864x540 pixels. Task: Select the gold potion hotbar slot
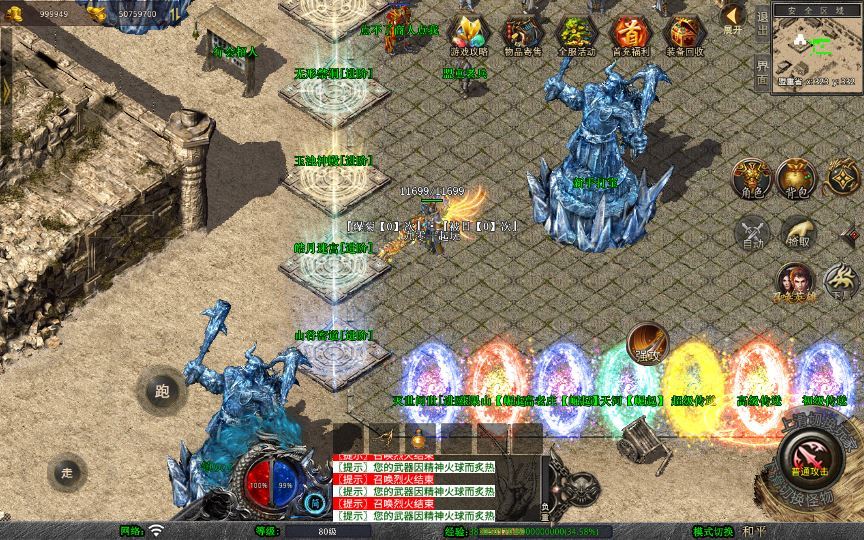coord(420,438)
